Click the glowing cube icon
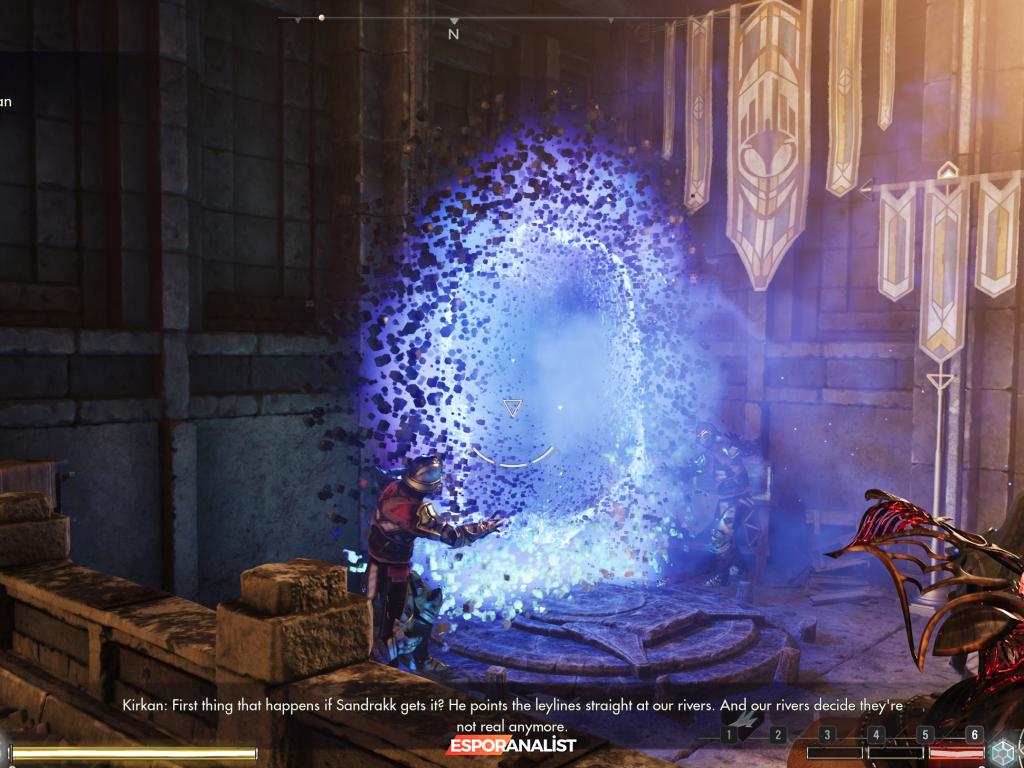 [1002, 751]
